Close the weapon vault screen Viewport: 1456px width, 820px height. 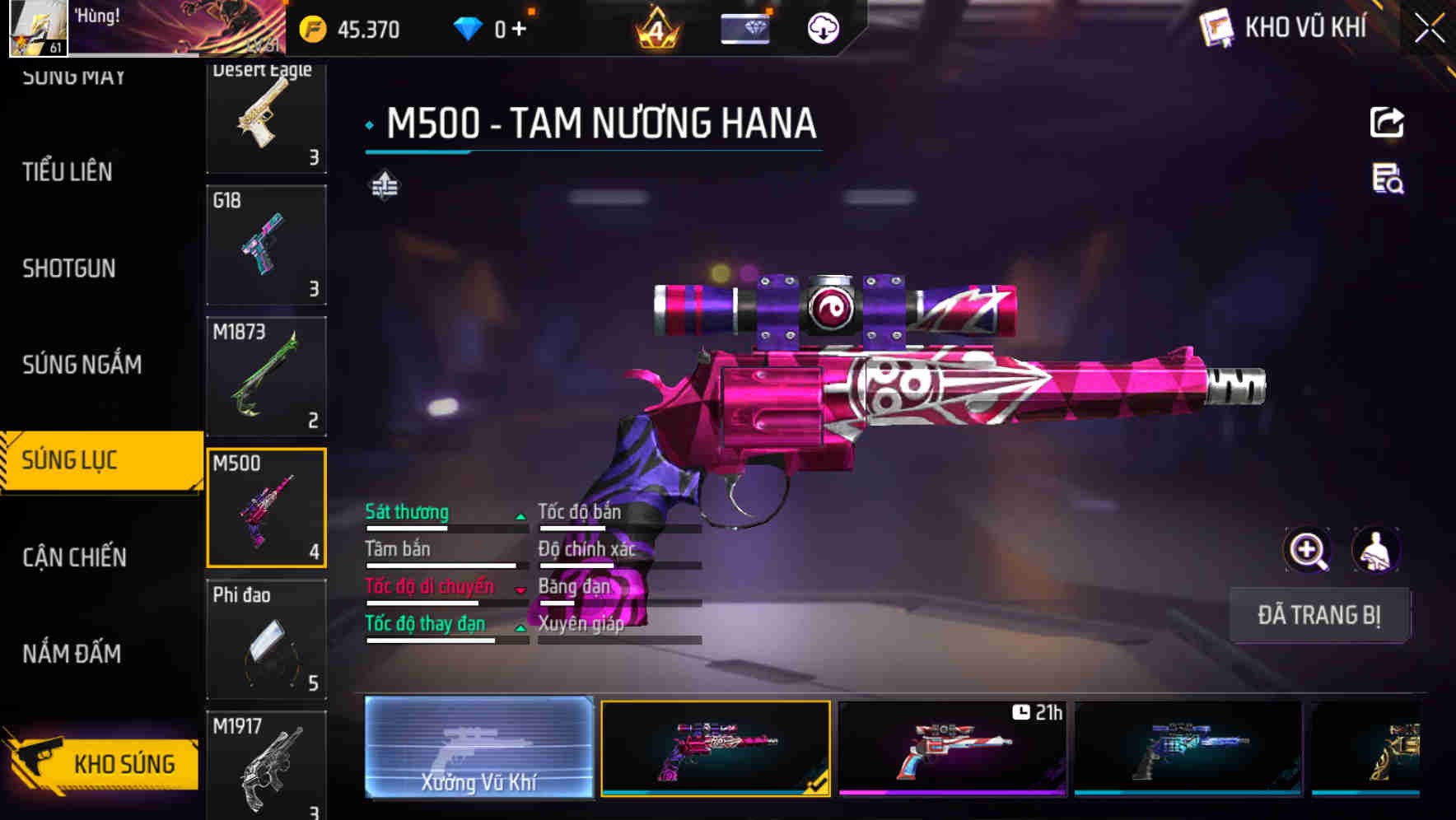(1429, 29)
